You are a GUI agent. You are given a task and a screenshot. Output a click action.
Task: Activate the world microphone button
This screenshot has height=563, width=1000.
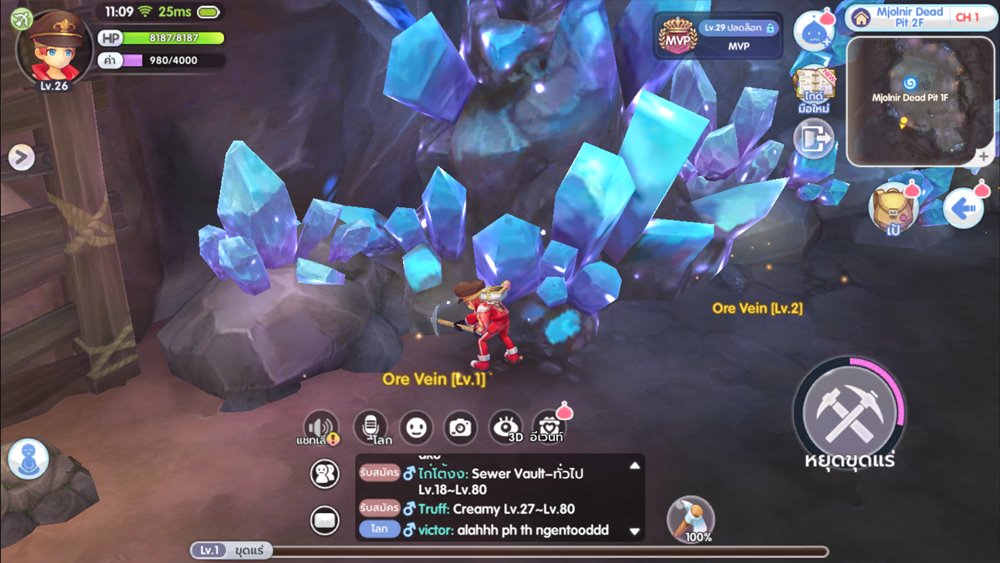pos(371,427)
